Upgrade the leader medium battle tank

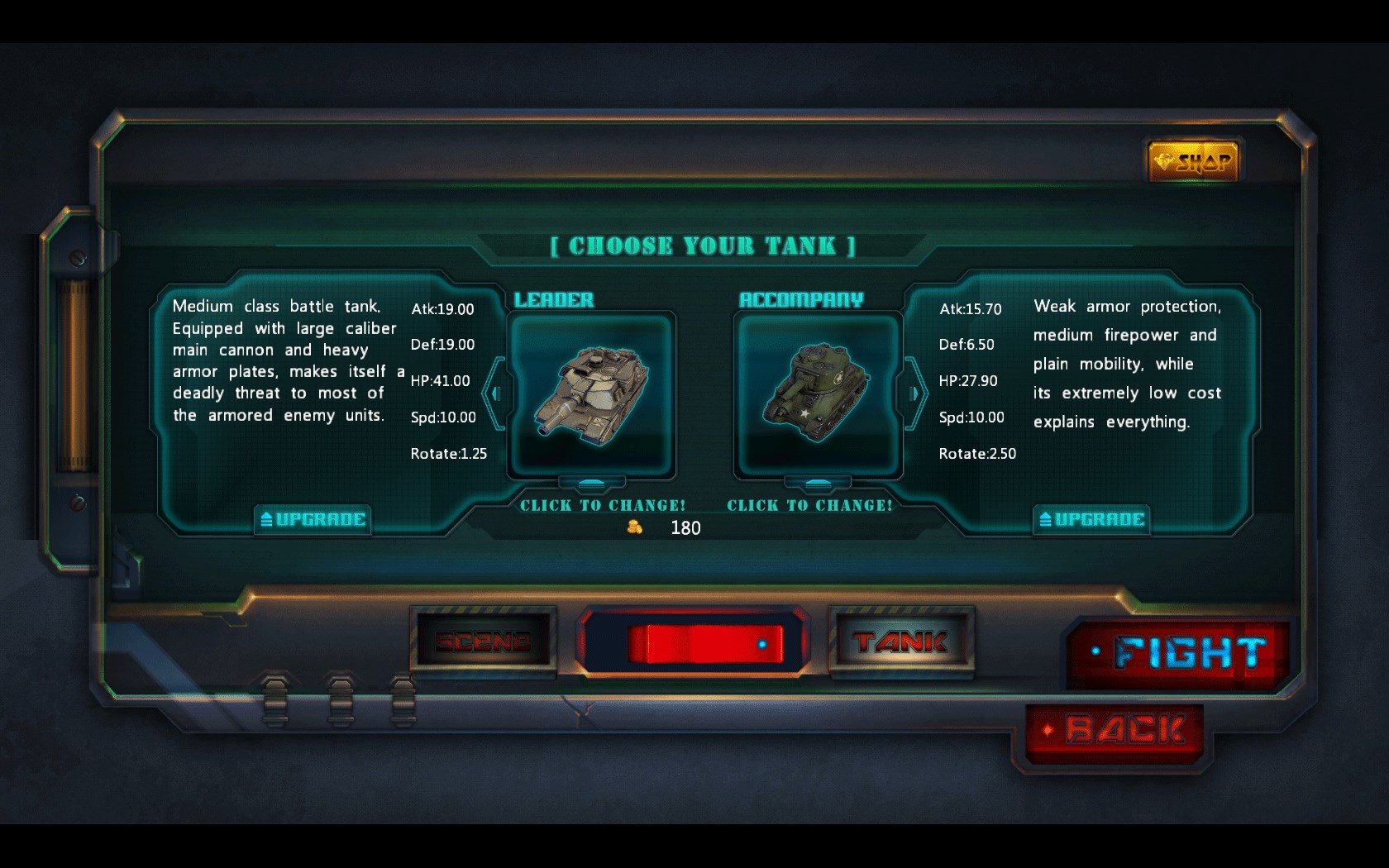313,519
